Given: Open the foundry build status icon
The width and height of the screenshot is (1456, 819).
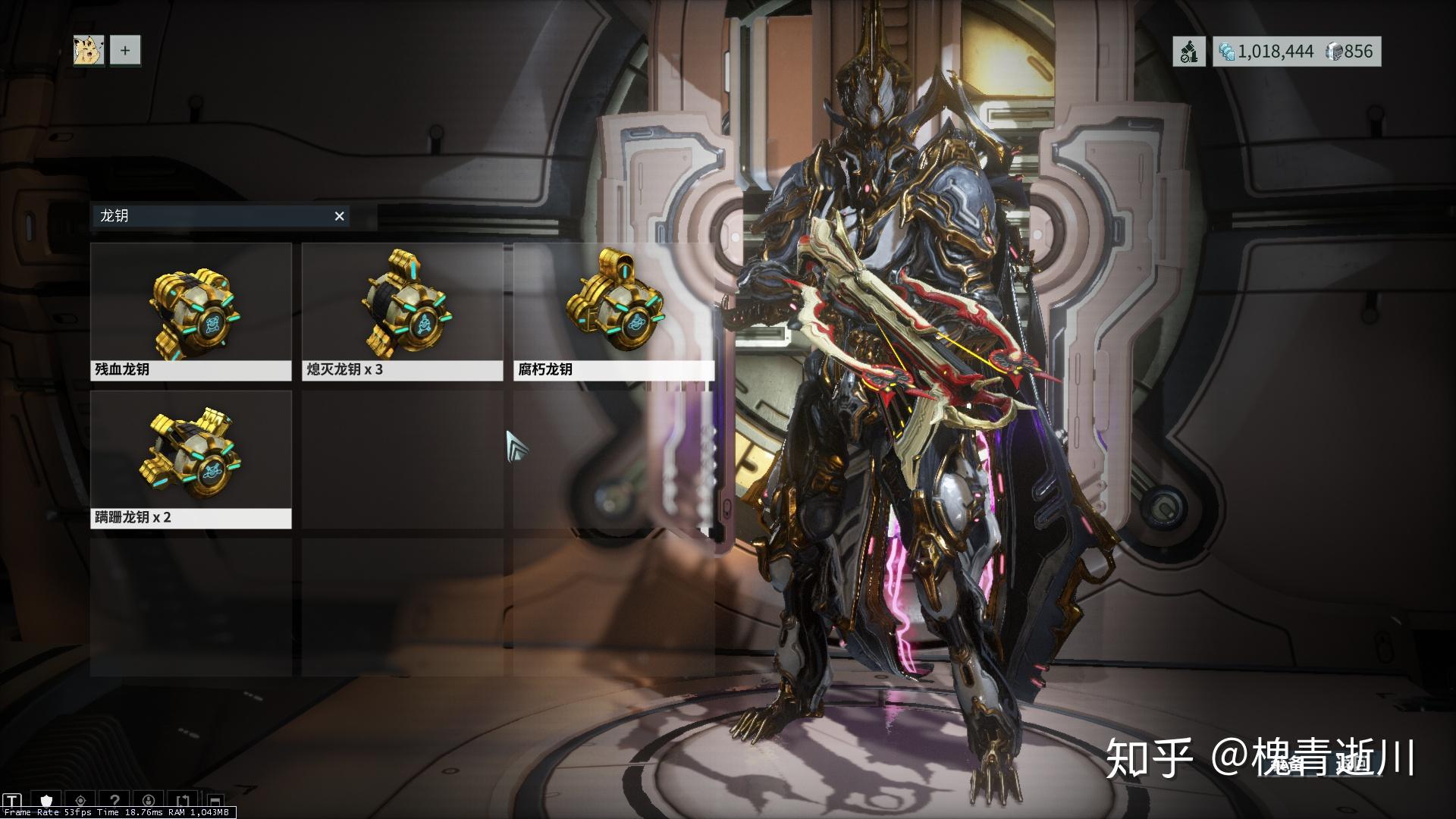Looking at the screenshot, I should [1189, 52].
